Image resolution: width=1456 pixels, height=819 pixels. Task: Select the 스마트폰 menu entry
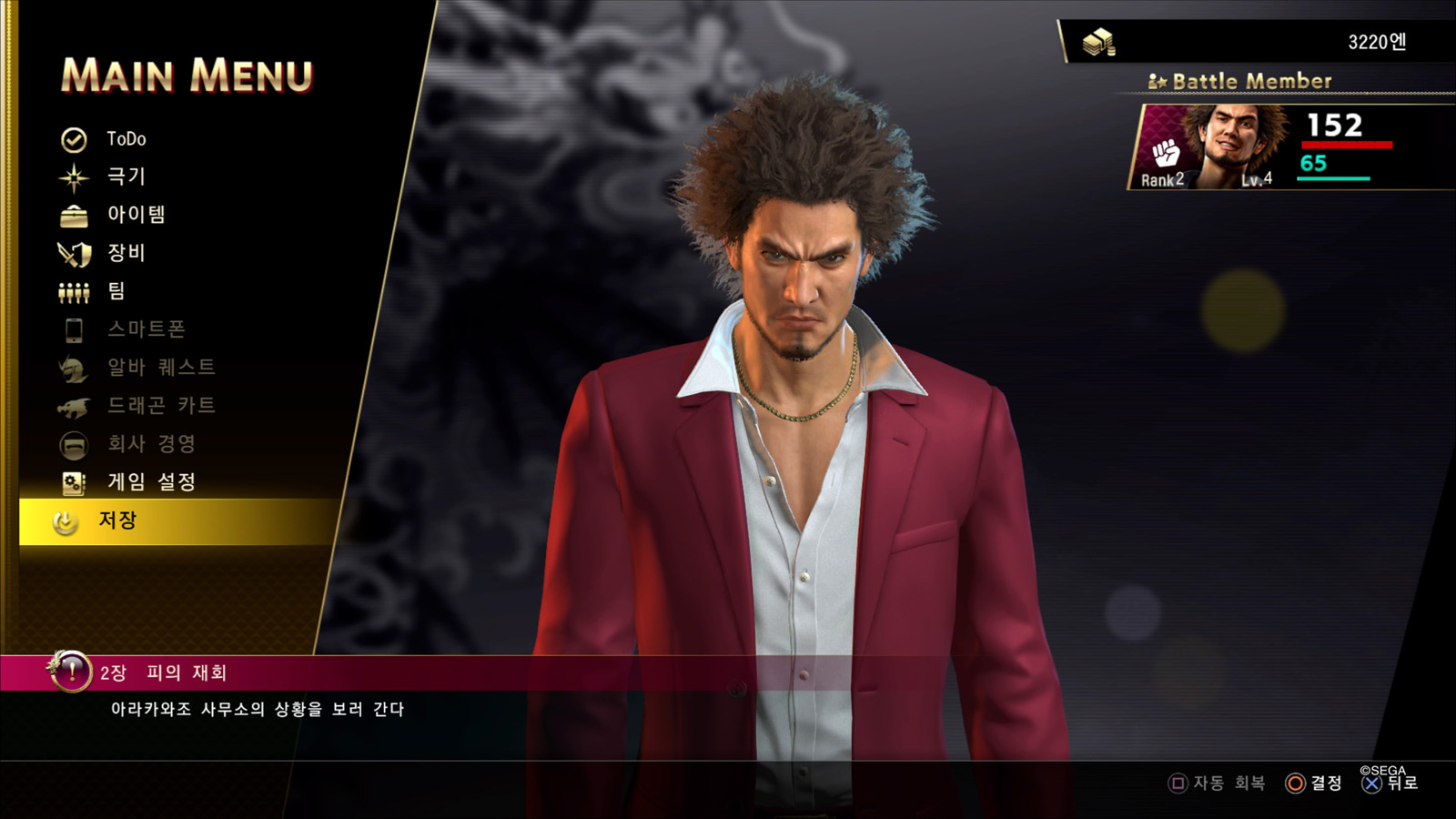(x=146, y=329)
